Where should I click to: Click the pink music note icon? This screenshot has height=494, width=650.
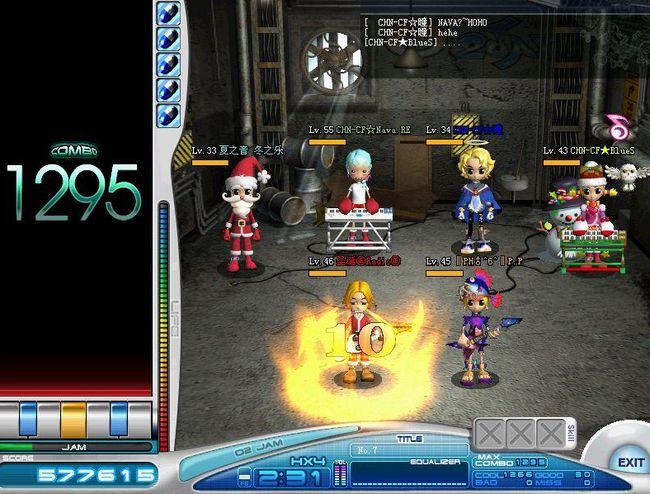coord(617,126)
